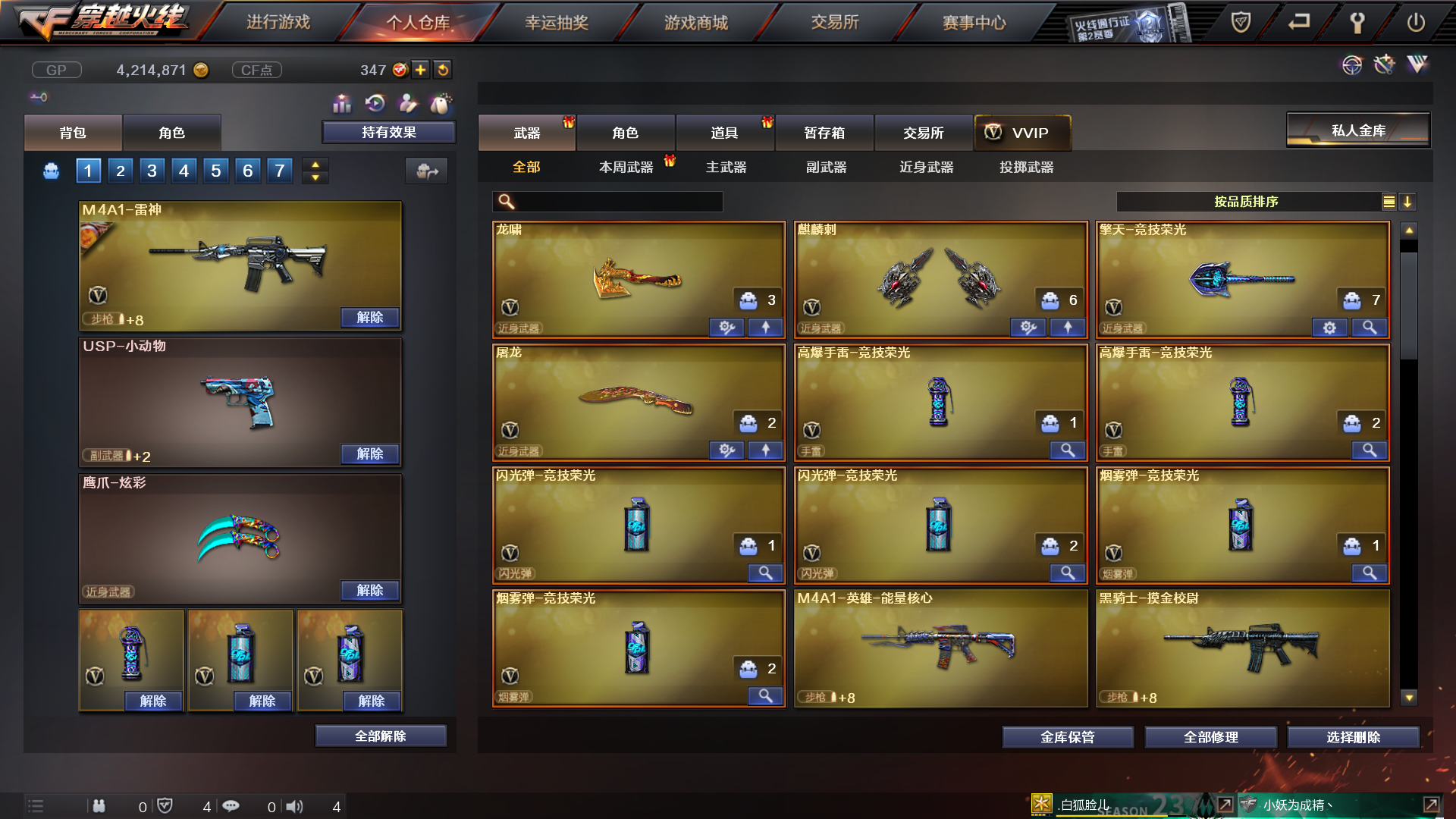Switch to list view layout icon

1388,202
